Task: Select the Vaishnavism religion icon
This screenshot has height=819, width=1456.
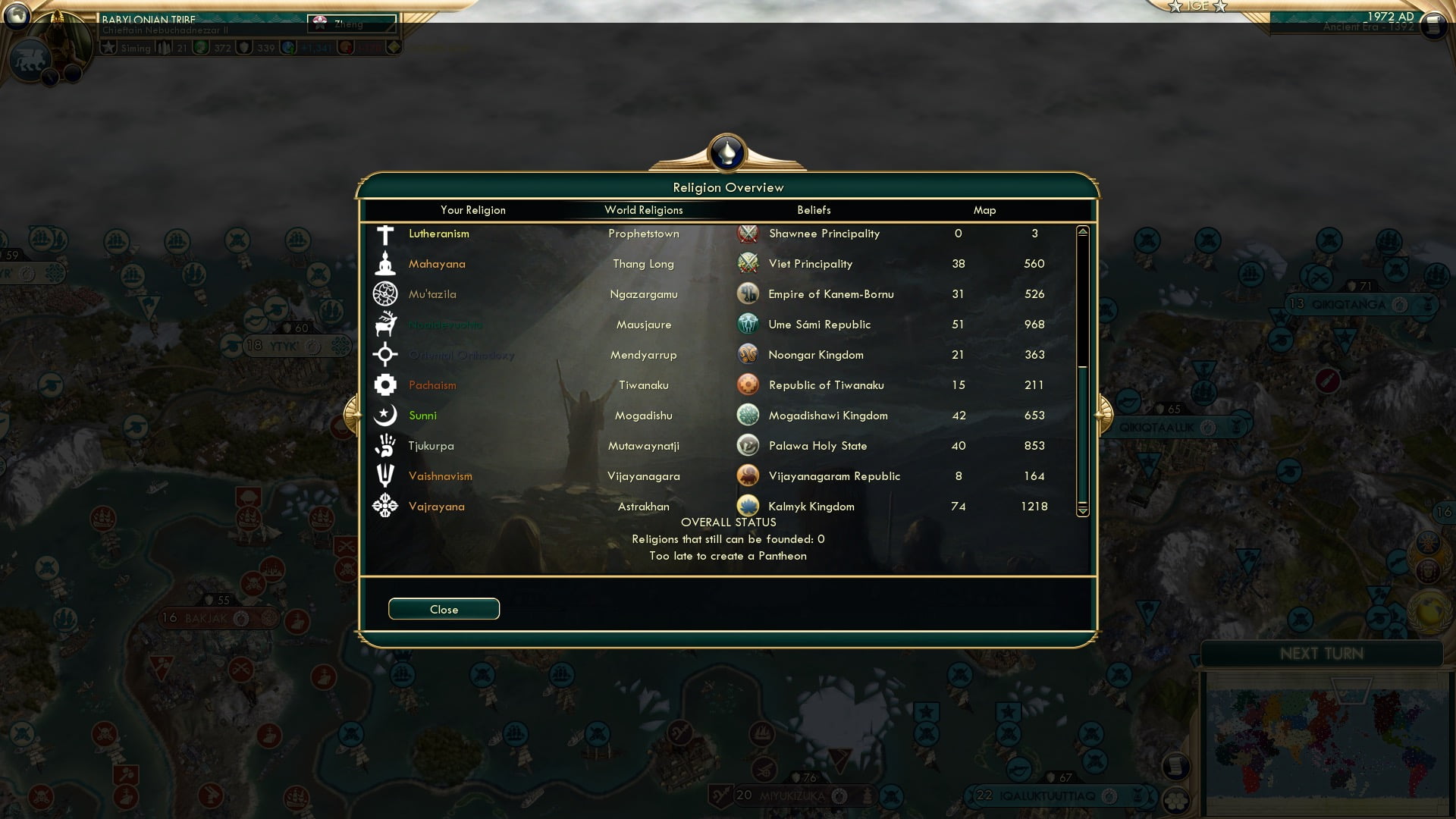Action: [x=385, y=476]
